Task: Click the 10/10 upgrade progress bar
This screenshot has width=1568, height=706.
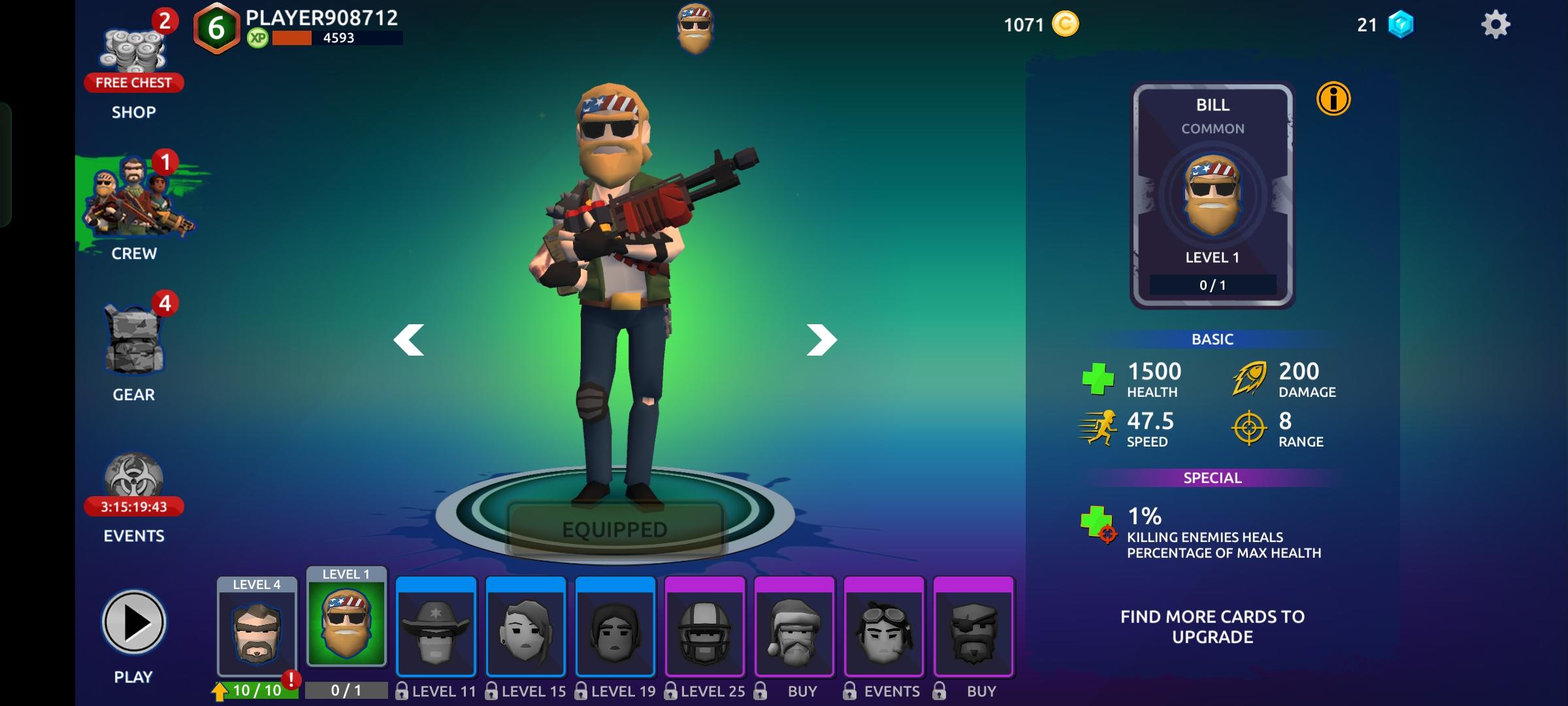Action: point(261,688)
